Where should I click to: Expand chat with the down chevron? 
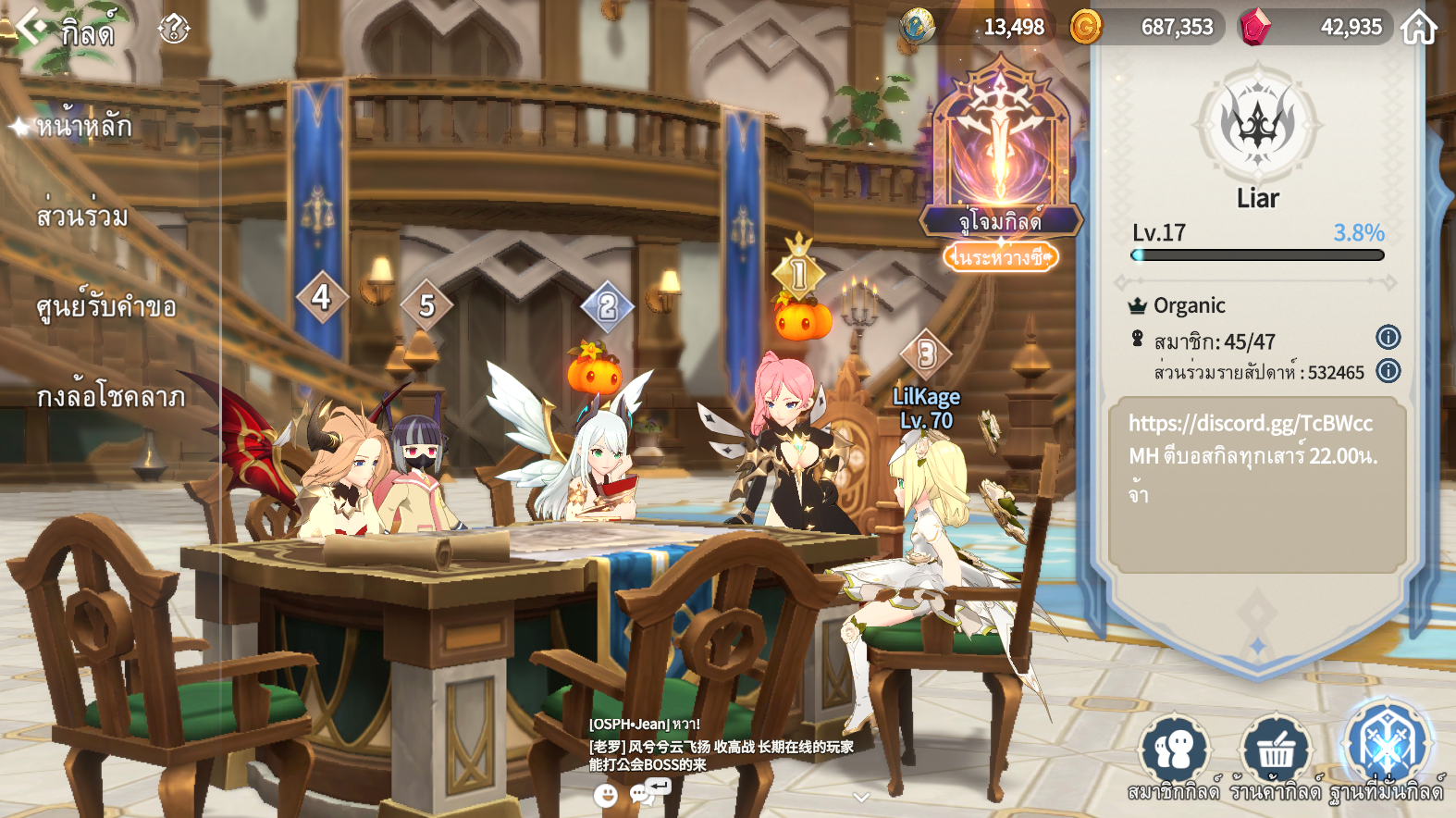coord(861,797)
